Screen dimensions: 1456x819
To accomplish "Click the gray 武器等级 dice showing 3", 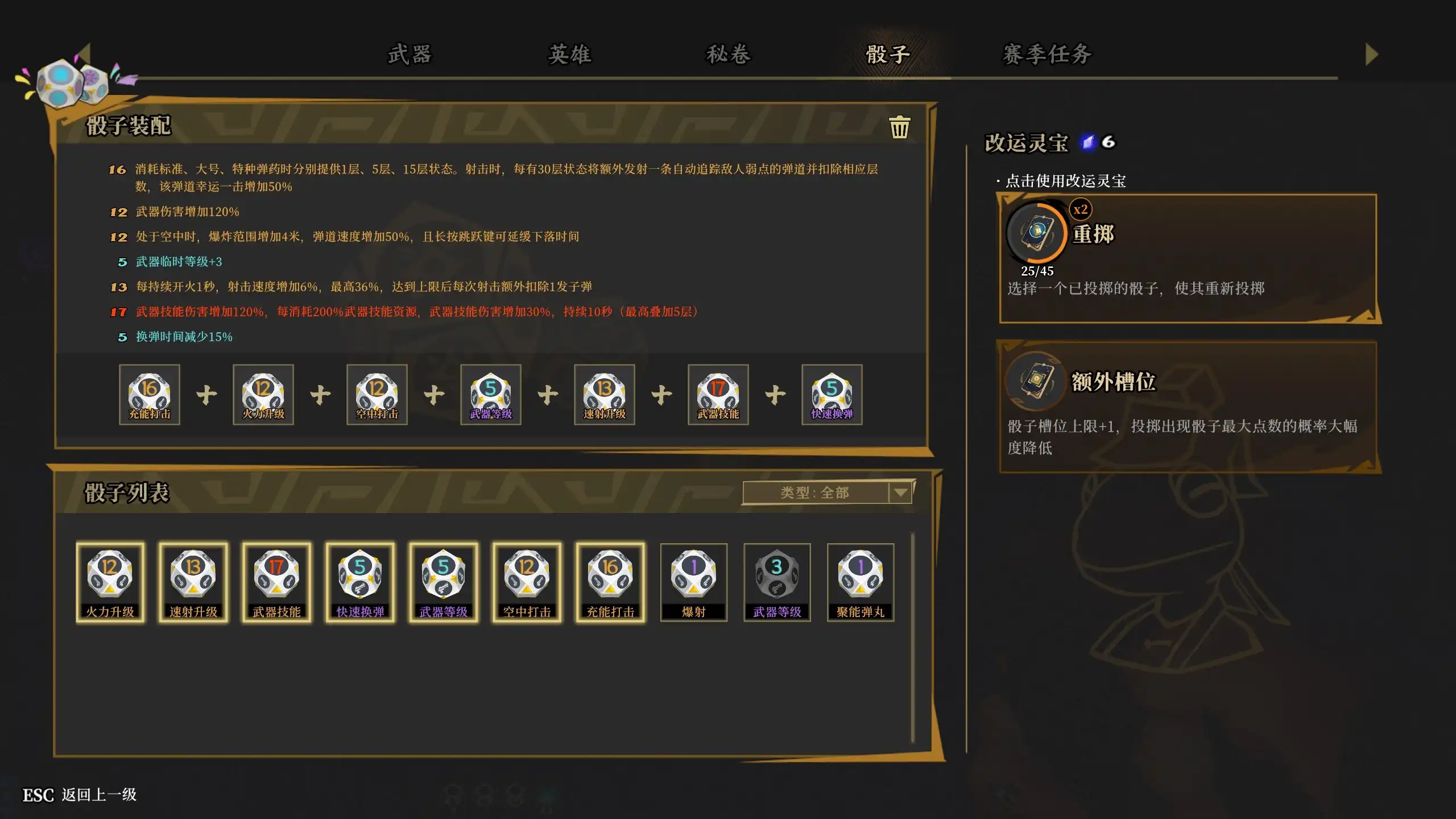I will pyautogui.click(x=776, y=581).
